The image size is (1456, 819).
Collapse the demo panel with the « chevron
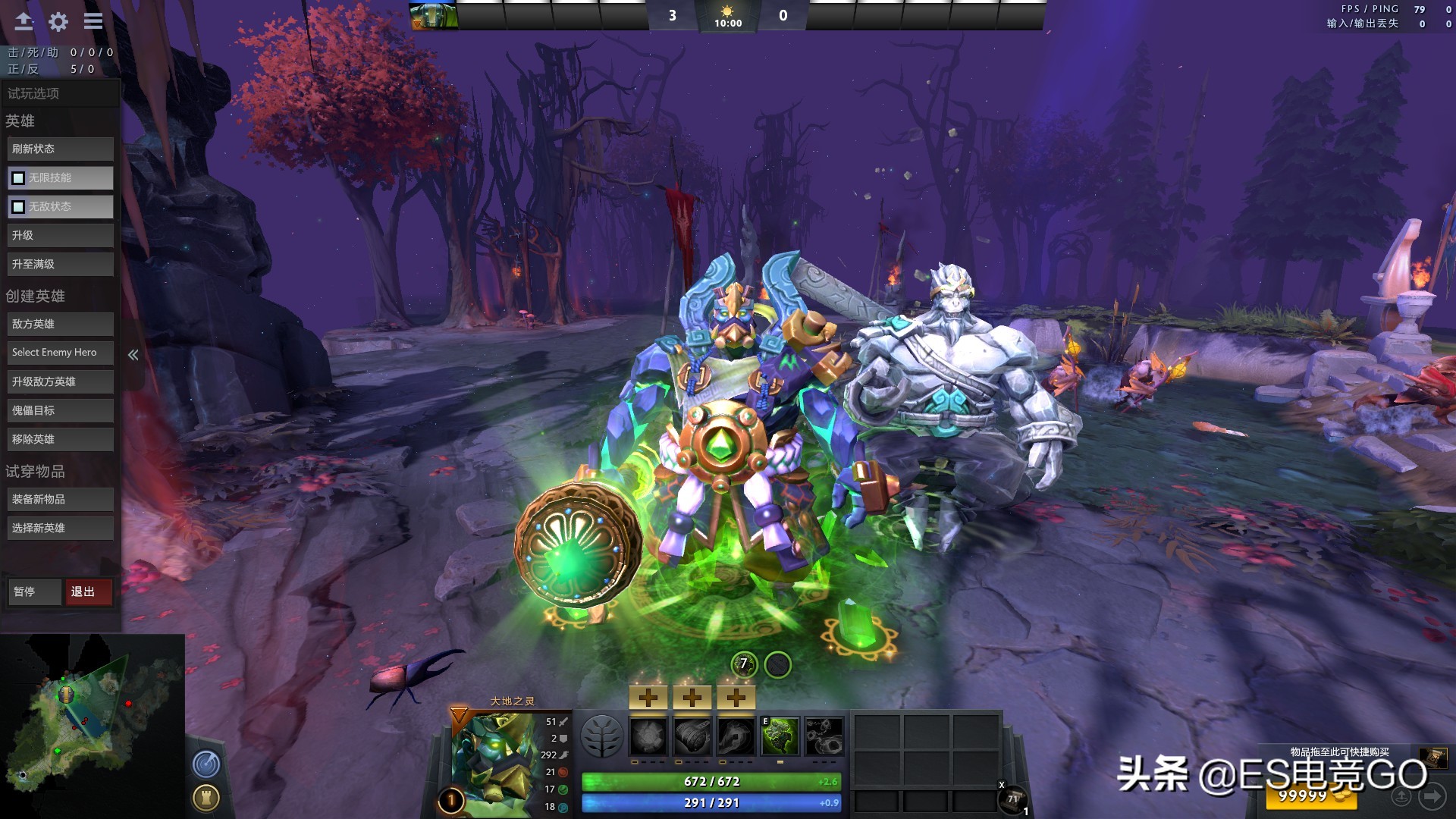(x=133, y=353)
